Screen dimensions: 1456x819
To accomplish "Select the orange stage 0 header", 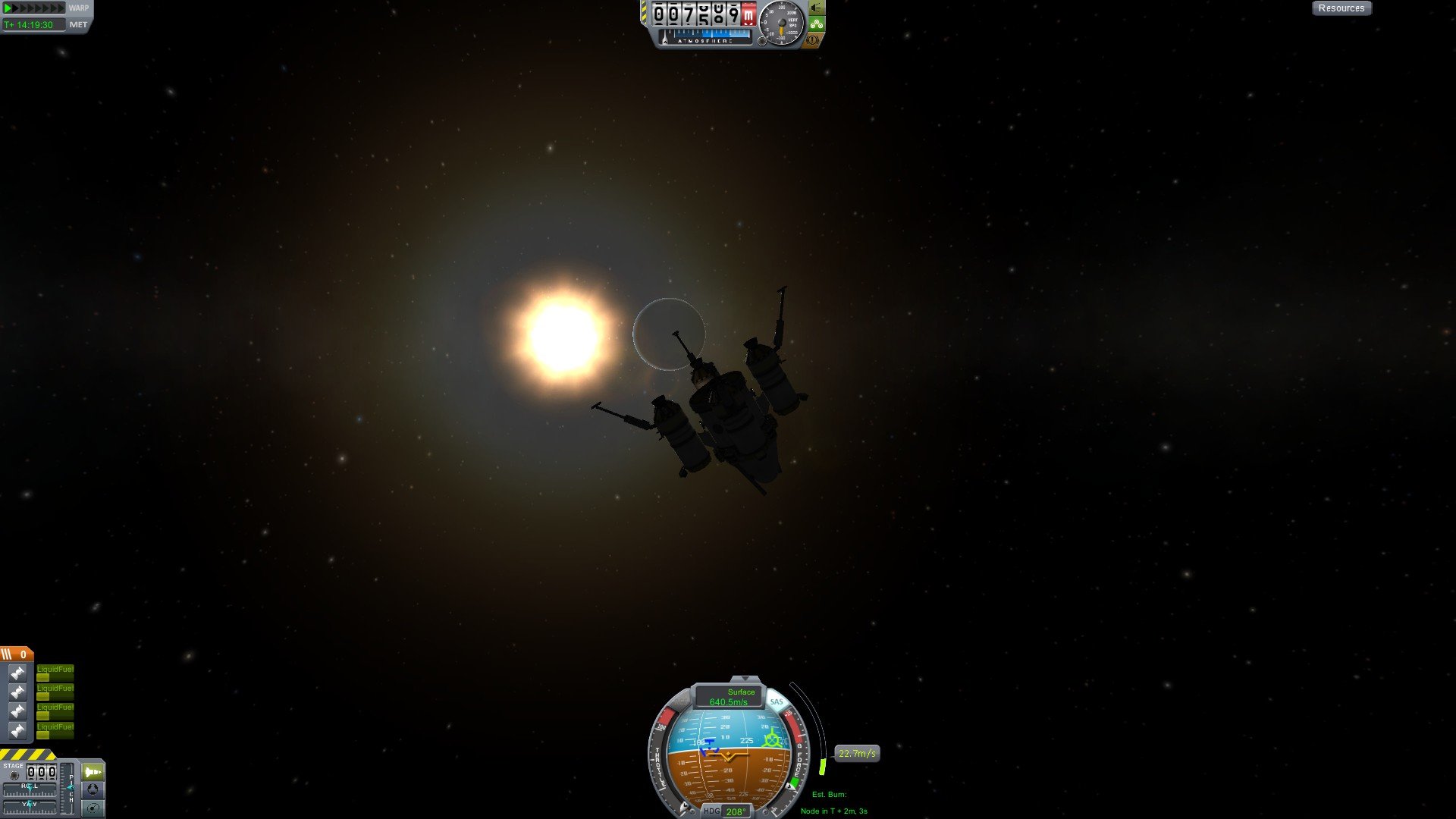I will point(16,654).
